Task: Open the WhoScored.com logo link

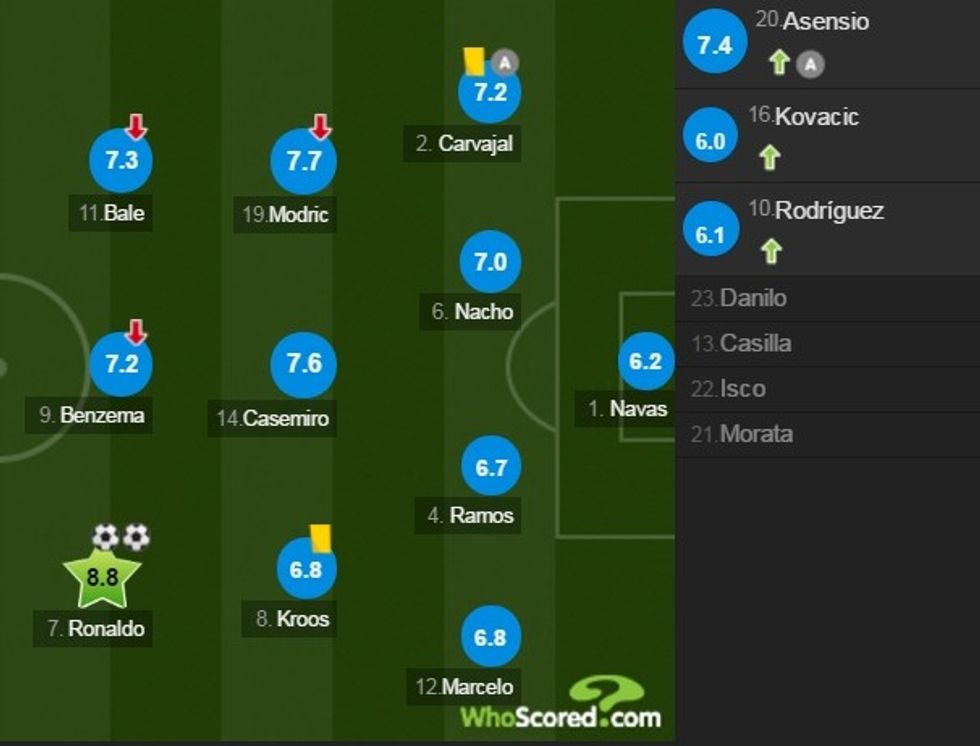Action: point(560,706)
